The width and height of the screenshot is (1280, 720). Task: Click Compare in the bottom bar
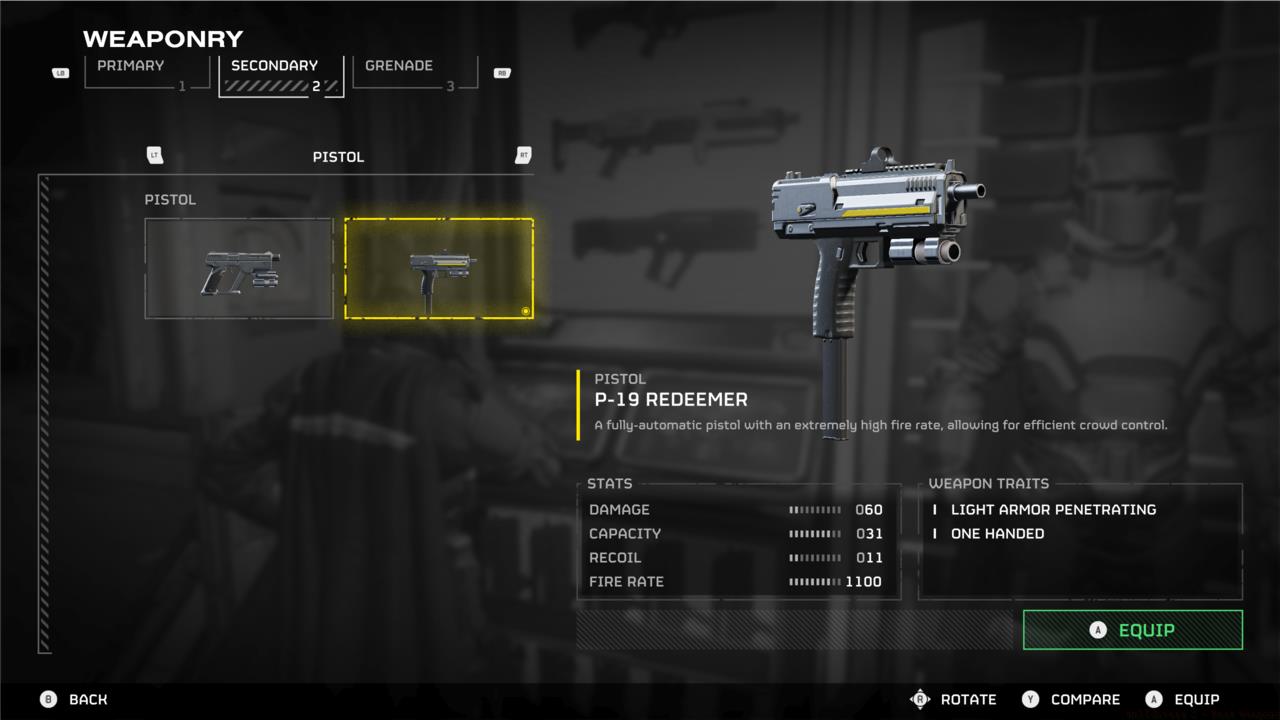pyautogui.click(x=1085, y=699)
